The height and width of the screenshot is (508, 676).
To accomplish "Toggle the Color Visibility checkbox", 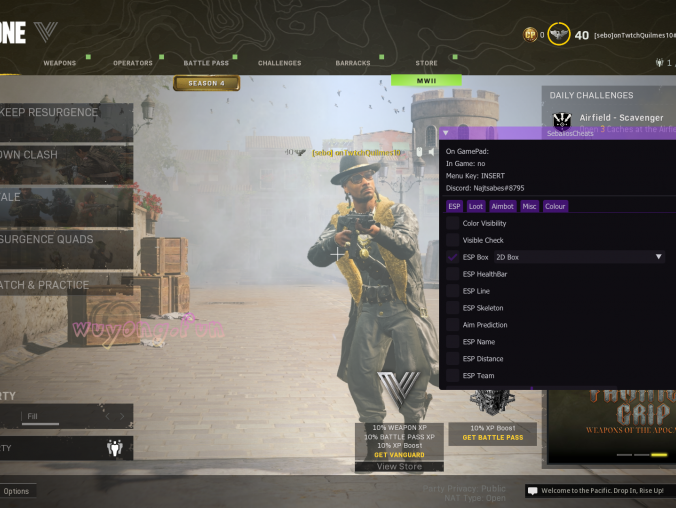I will (x=453, y=223).
